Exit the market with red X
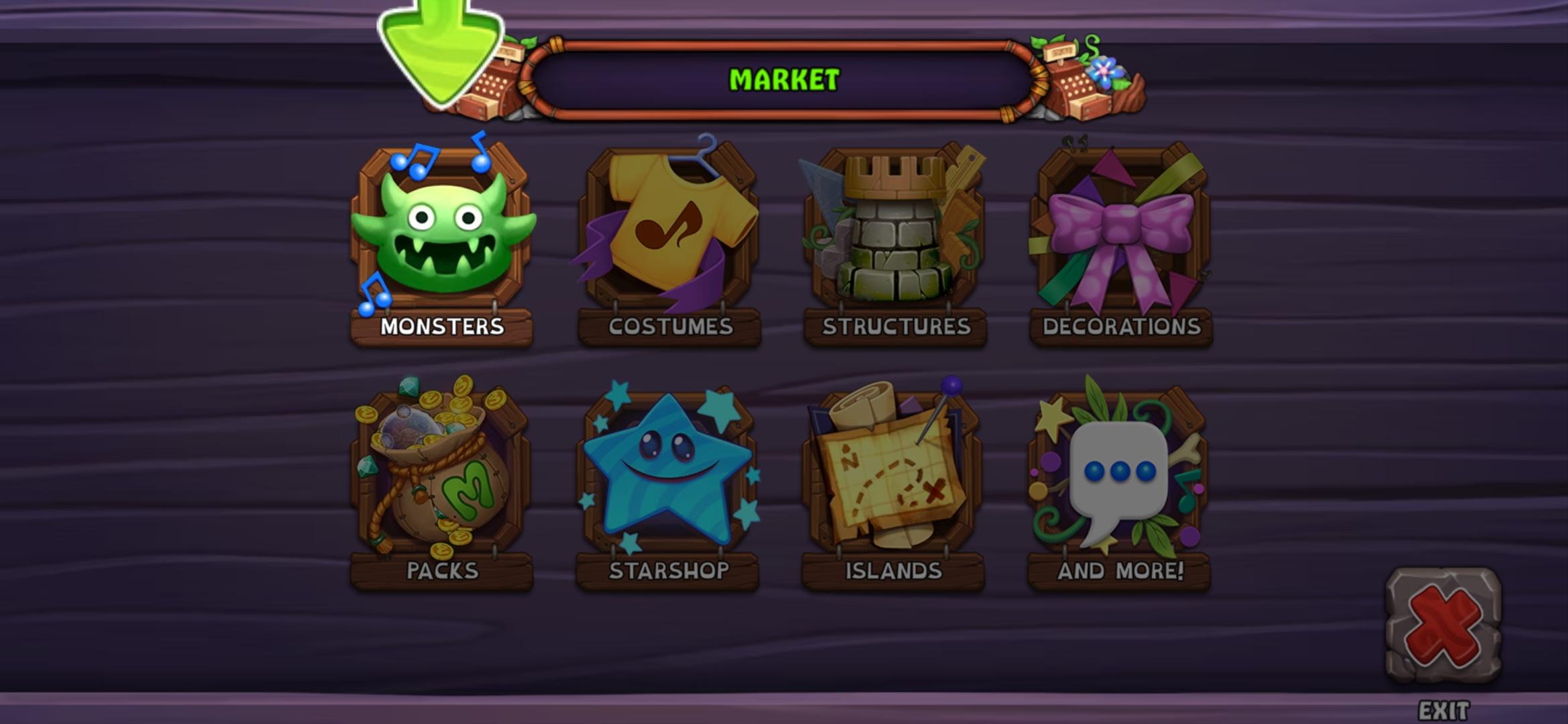The width and height of the screenshot is (1568, 724). pos(1443,625)
